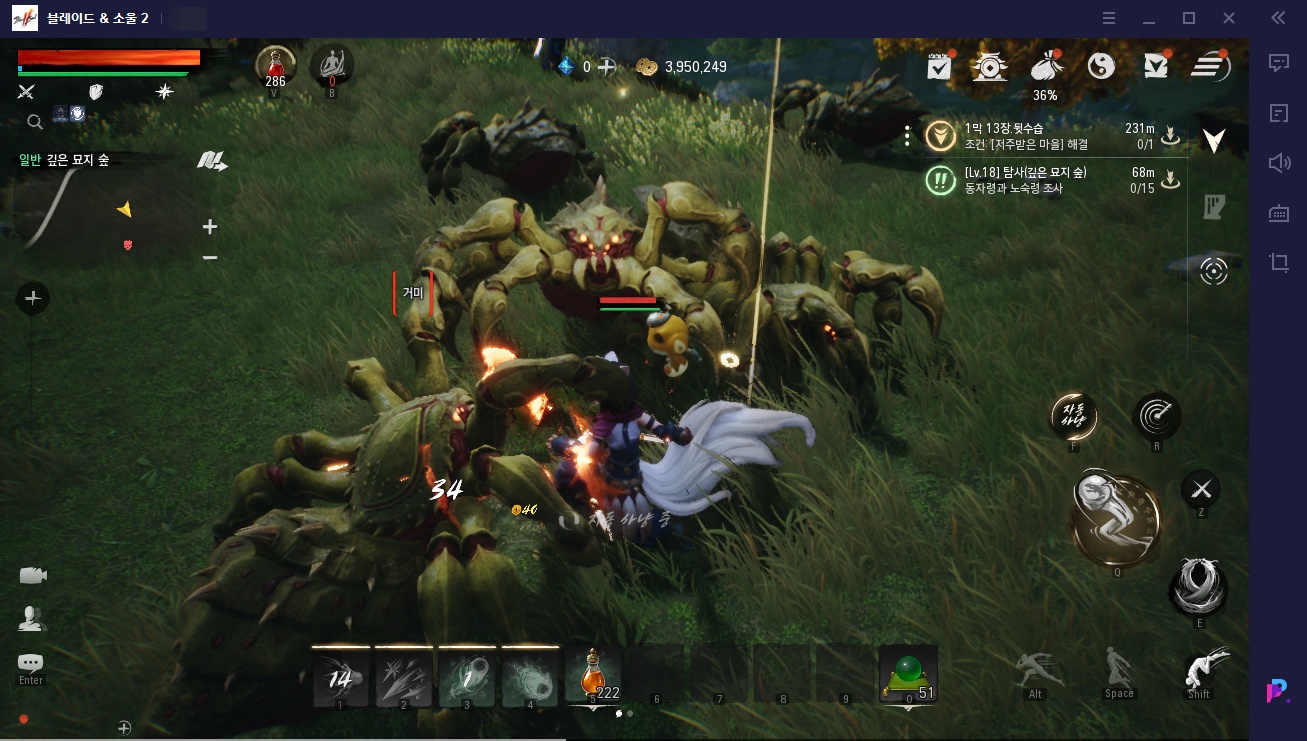The height and width of the screenshot is (741, 1307).
Task: Open the hamburger main menu icon
Action: pyautogui.click(x=1210, y=67)
